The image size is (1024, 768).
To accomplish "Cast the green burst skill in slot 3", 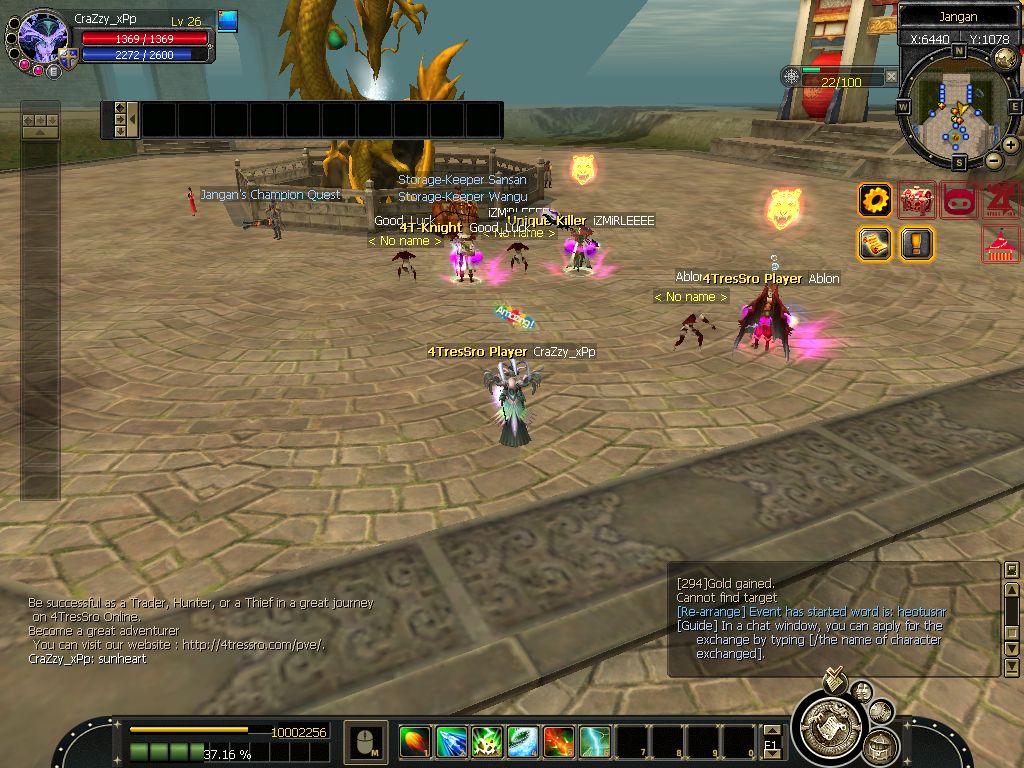I will click(x=487, y=742).
